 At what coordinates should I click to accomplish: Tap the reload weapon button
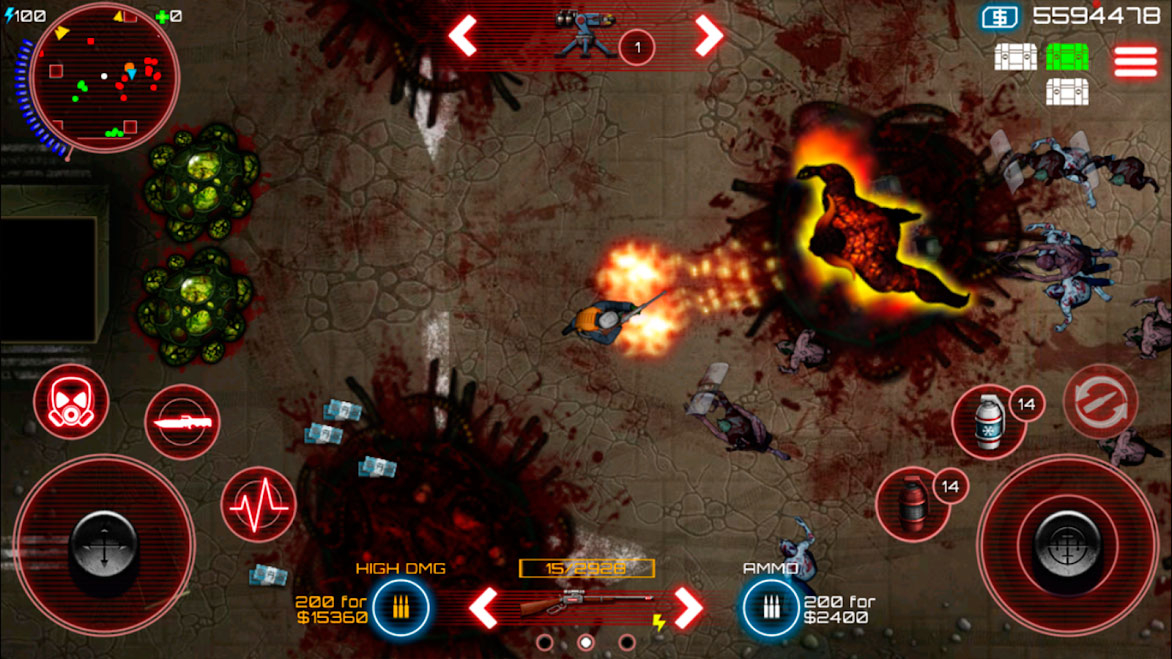[x=1100, y=402]
